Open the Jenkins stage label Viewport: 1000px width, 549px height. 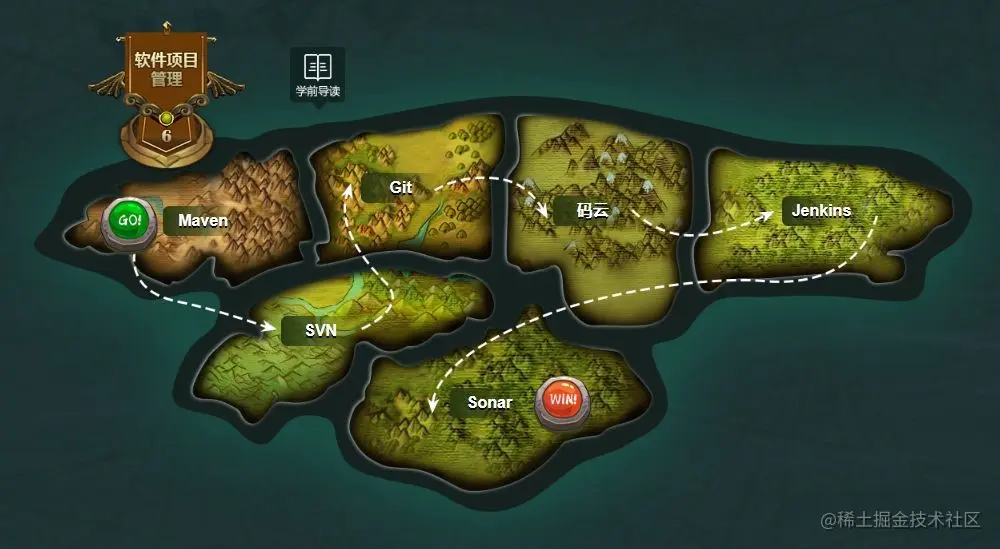(821, 211)
